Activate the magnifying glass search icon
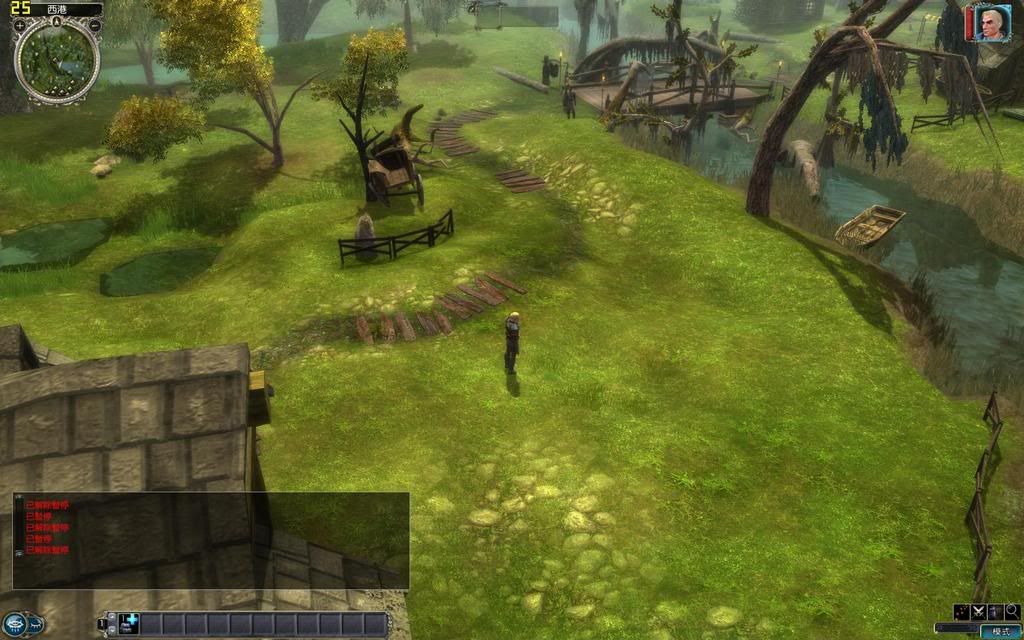The width and height of the screenshot is (1024, 640). pos(1012,611)
